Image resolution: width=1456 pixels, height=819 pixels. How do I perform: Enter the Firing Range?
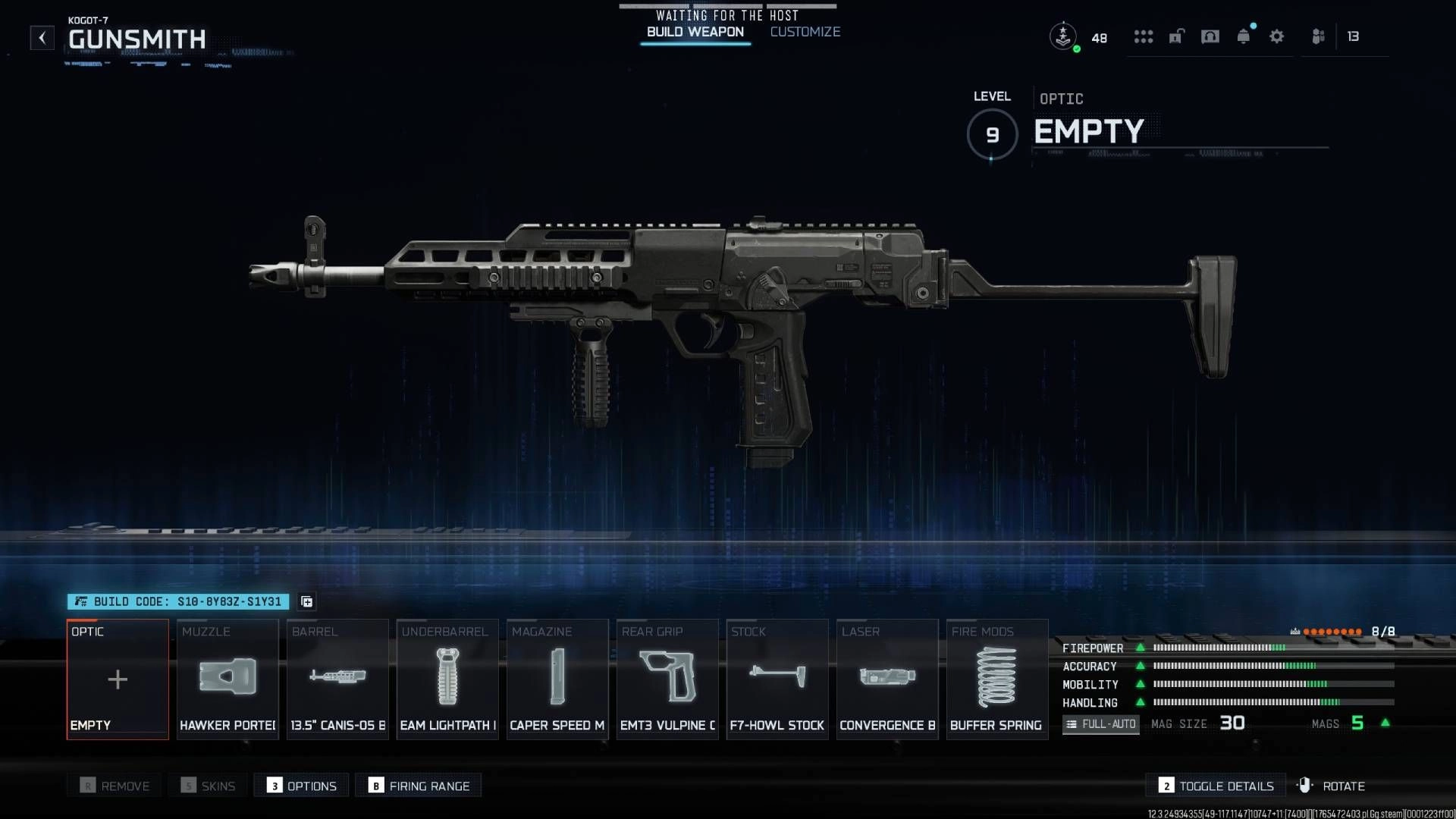click(x=419, y=786)
